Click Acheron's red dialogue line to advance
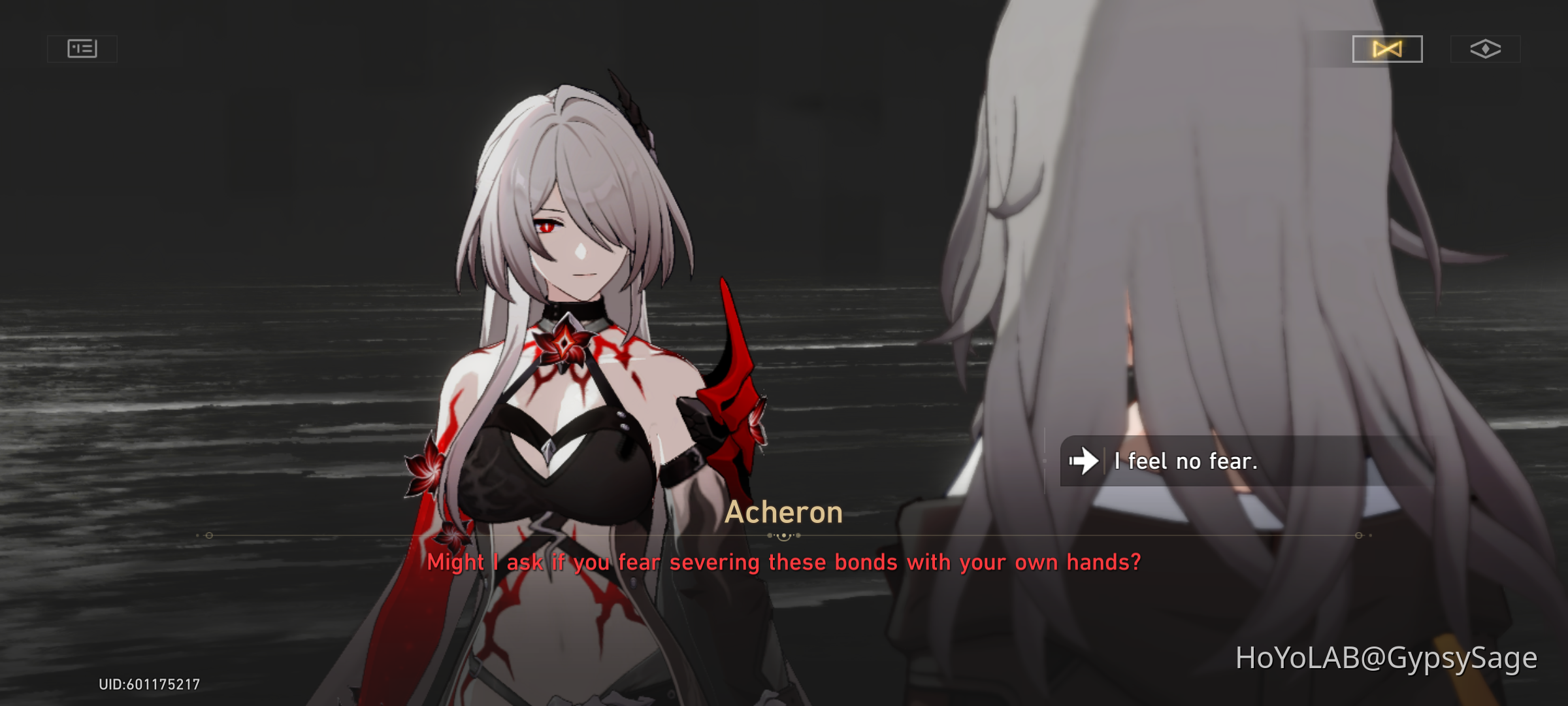 pos(784,561)
